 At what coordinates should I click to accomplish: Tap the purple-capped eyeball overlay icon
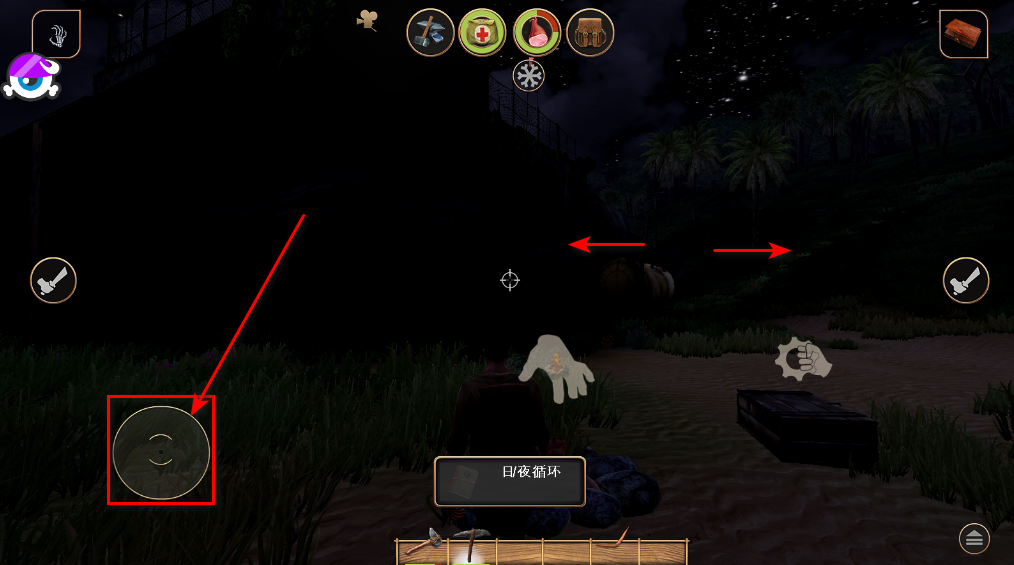click(33, 77)
